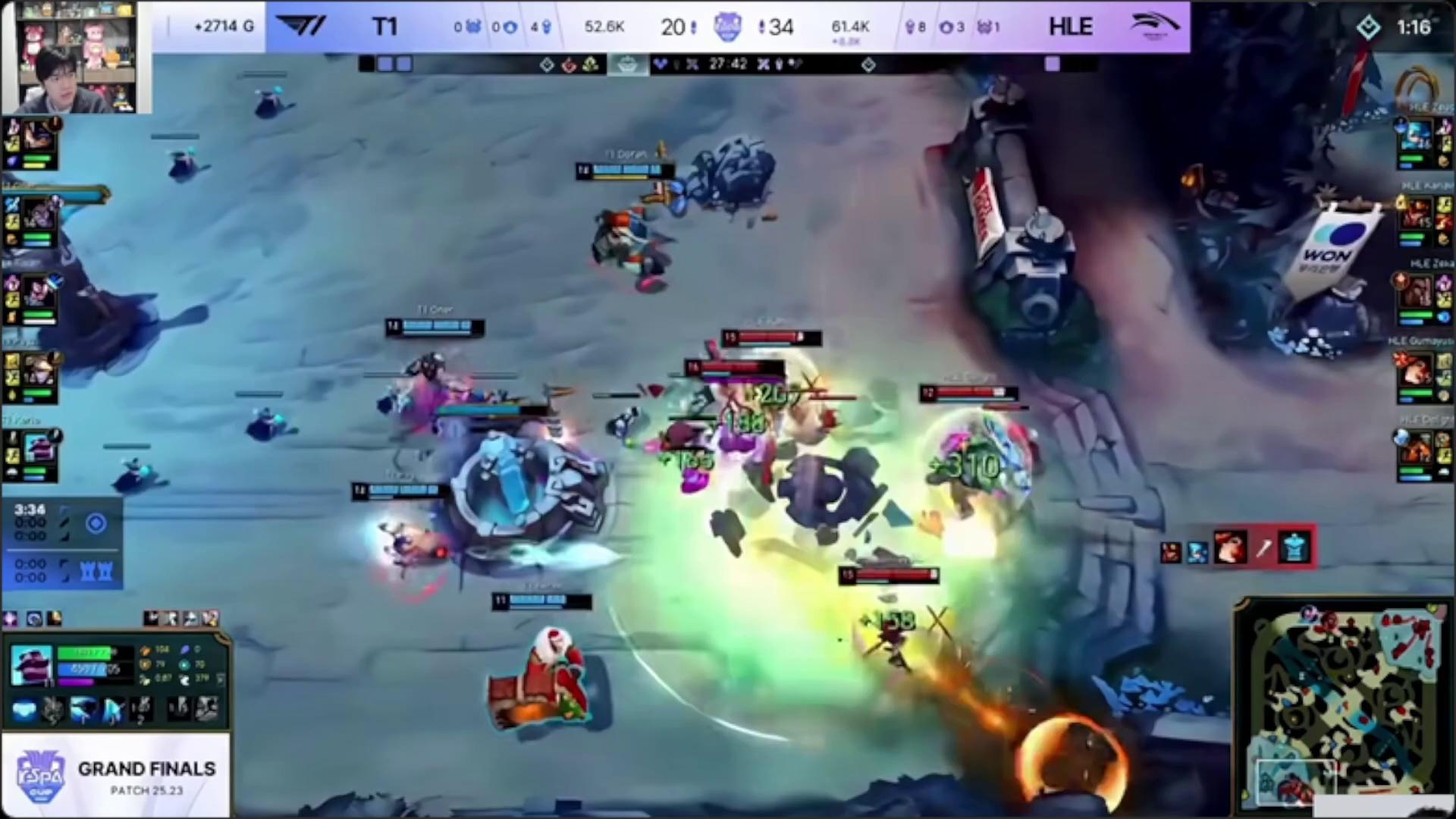
Task: Click the +2714 G gold difference display
Action: (222, 27)
